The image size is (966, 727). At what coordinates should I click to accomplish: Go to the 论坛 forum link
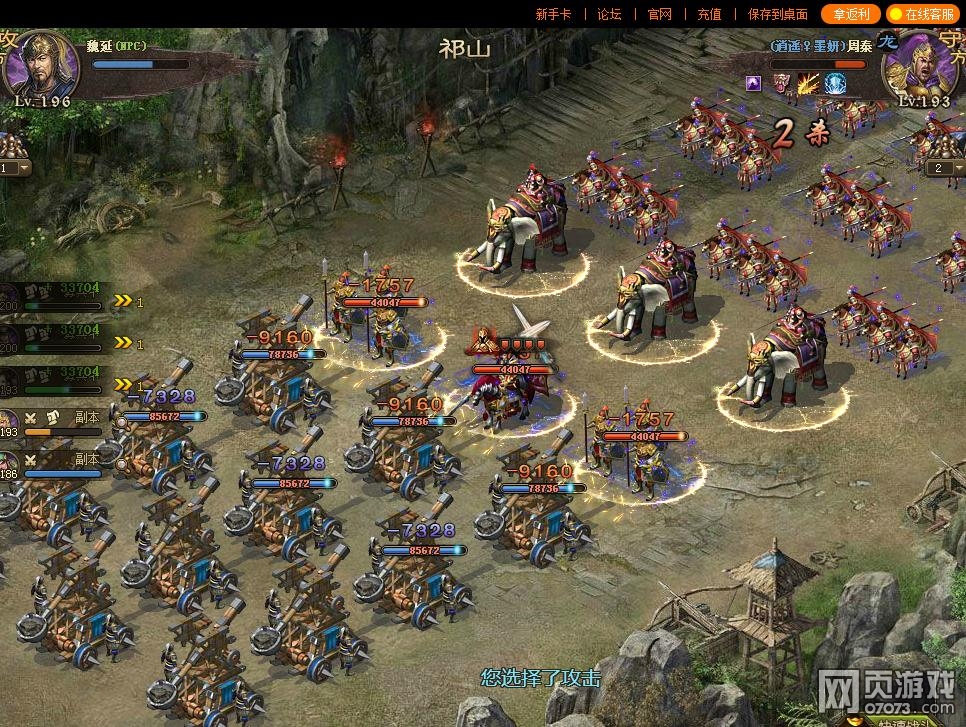click(x=609, y=14)
